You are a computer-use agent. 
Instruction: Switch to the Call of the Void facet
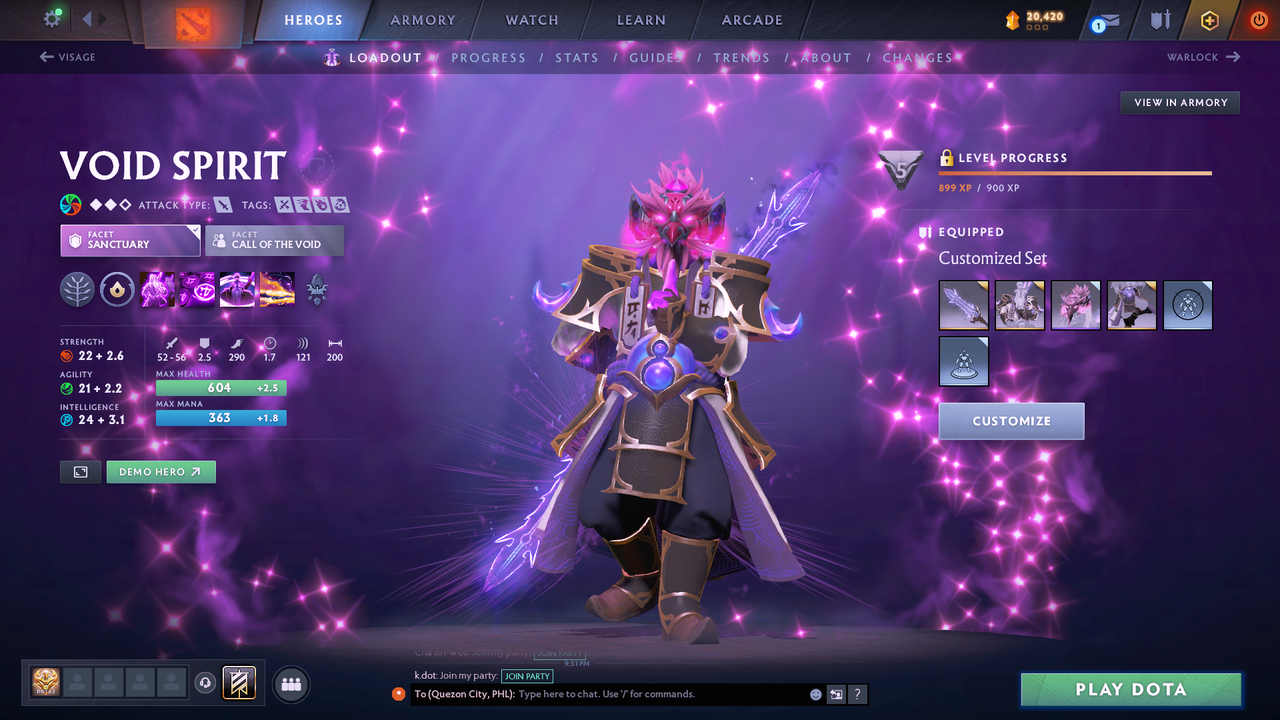click(274, 240)
